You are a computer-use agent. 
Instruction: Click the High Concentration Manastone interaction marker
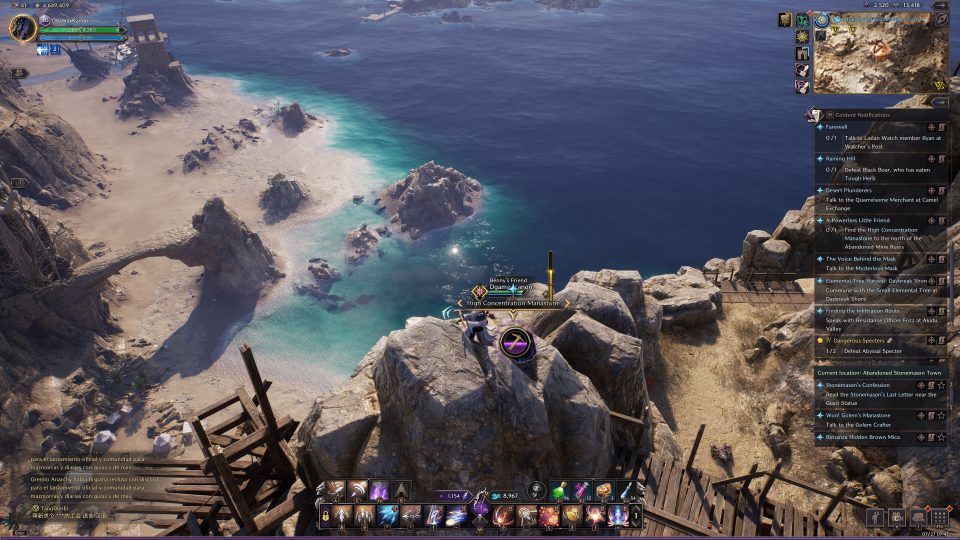[x=515, y=343]
